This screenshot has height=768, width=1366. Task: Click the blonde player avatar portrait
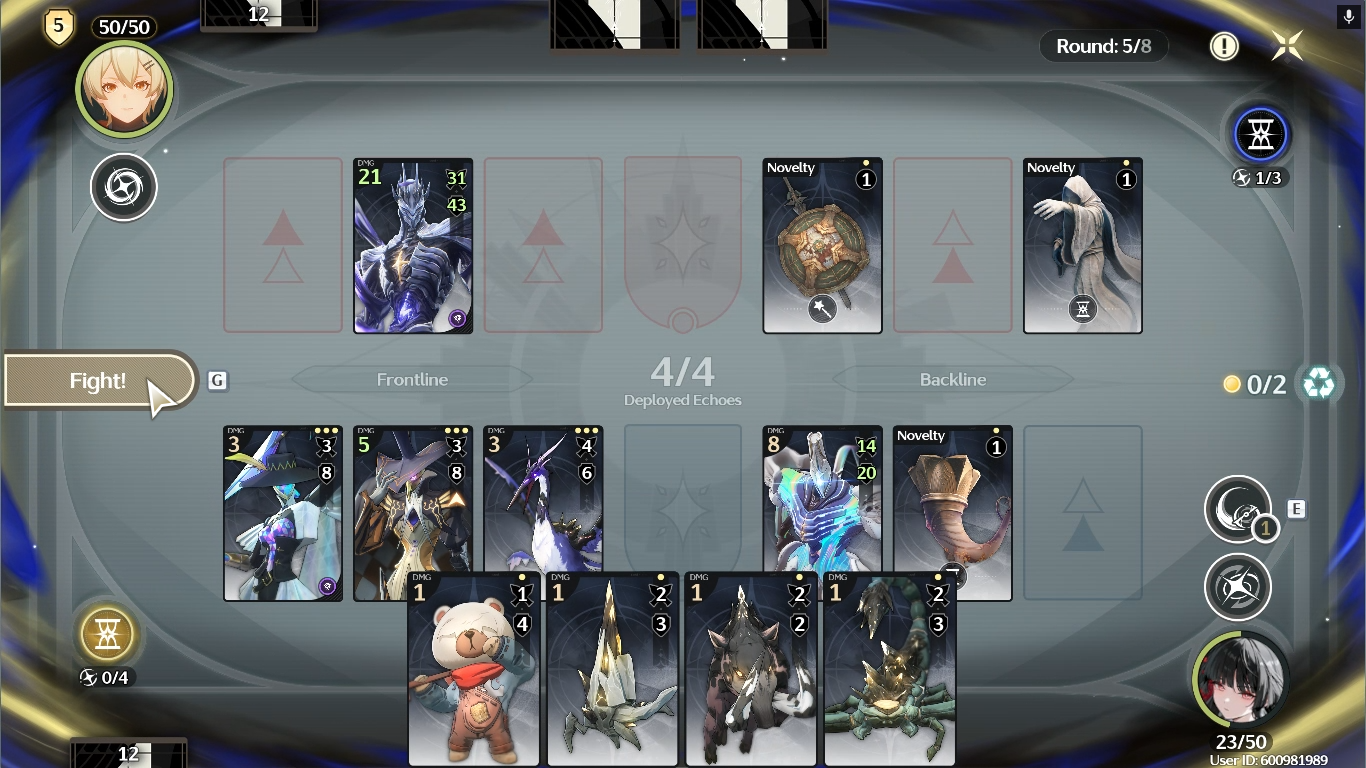click(x=124, y=90)
